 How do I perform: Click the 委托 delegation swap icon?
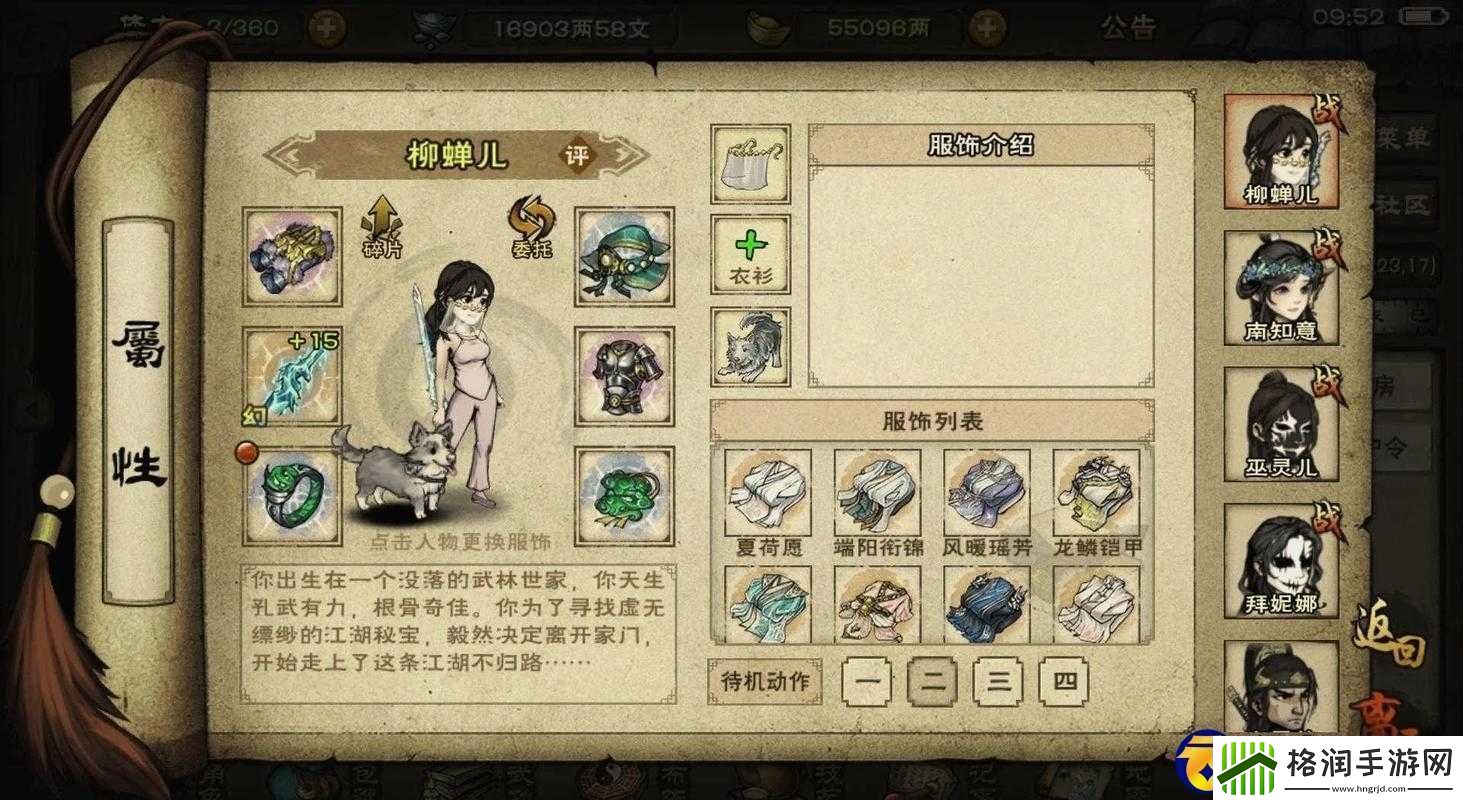pos(531,227)
